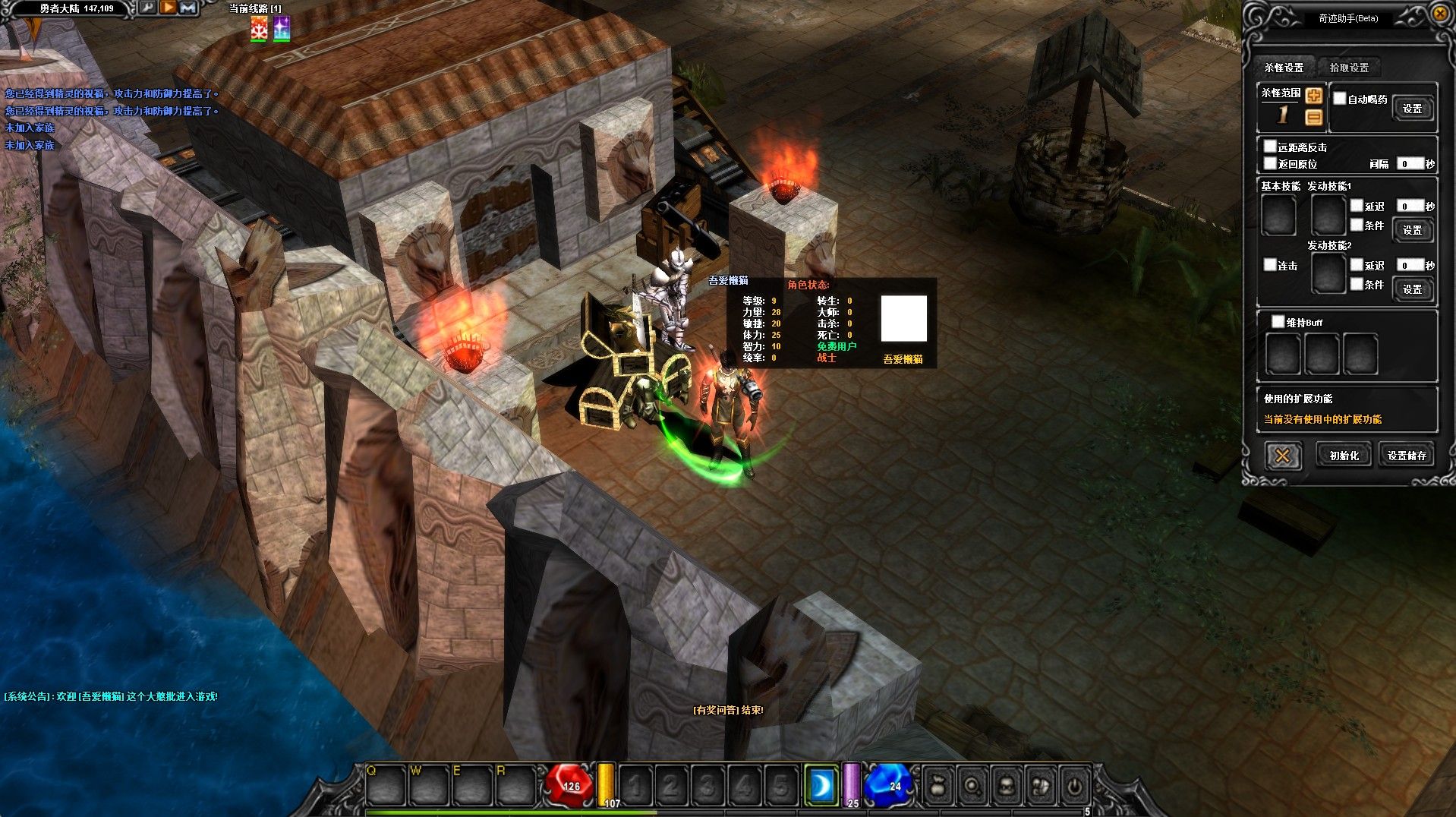The height and width of the screenshot is (817, 1456).
Task: Open the wrench settings icon
Action: [x=147, y=8]
